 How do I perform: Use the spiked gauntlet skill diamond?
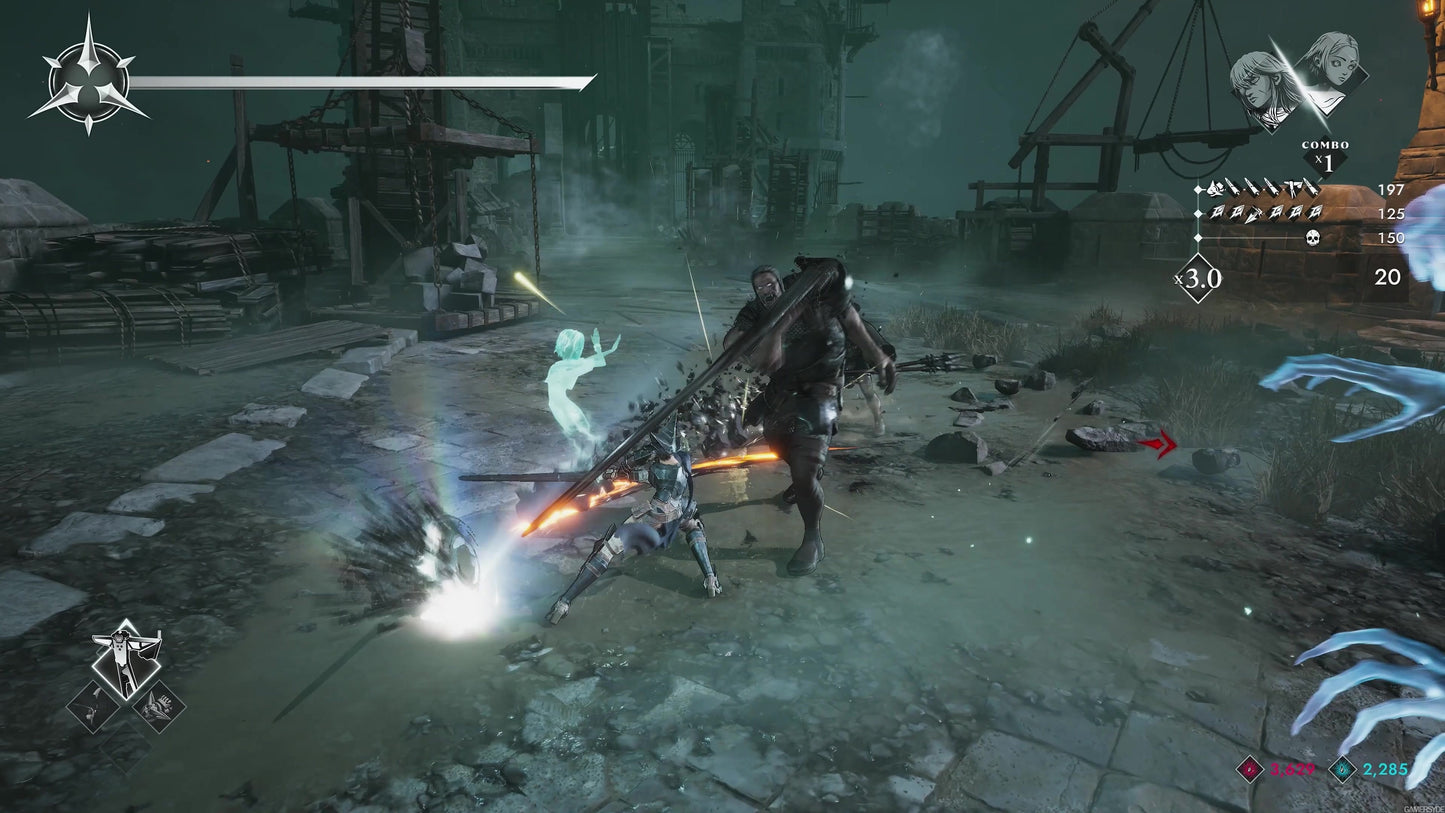point(158,706)
